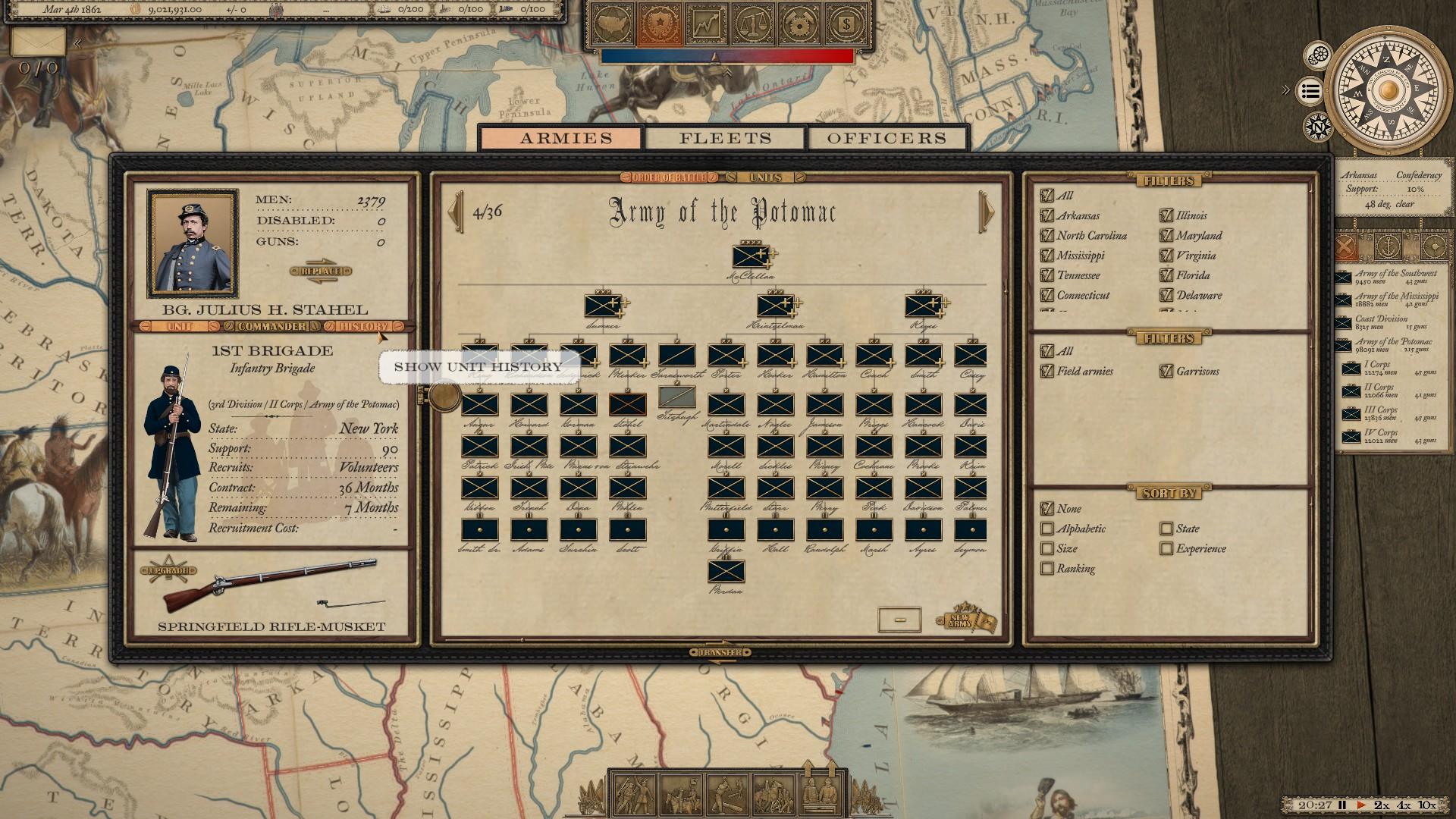Switch to the Fleets tab
This screenshot has height=819, width=1456.
pyautogui.click(x=725, y=138)
